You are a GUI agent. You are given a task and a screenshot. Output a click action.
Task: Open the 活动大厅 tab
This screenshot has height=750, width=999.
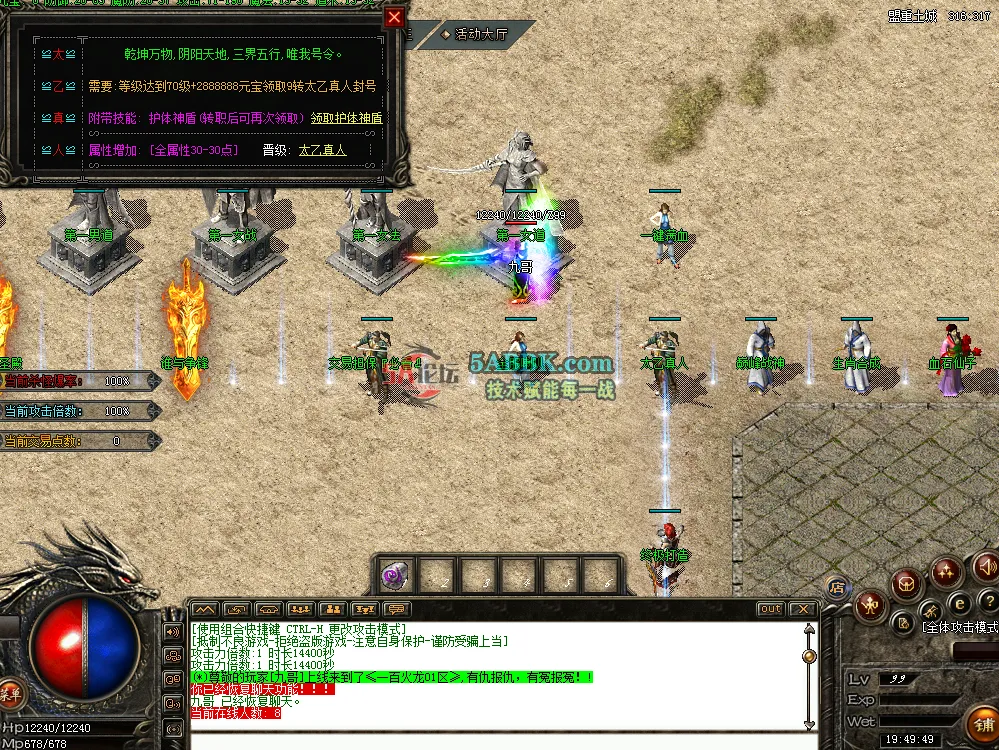[x=475, y=34]
